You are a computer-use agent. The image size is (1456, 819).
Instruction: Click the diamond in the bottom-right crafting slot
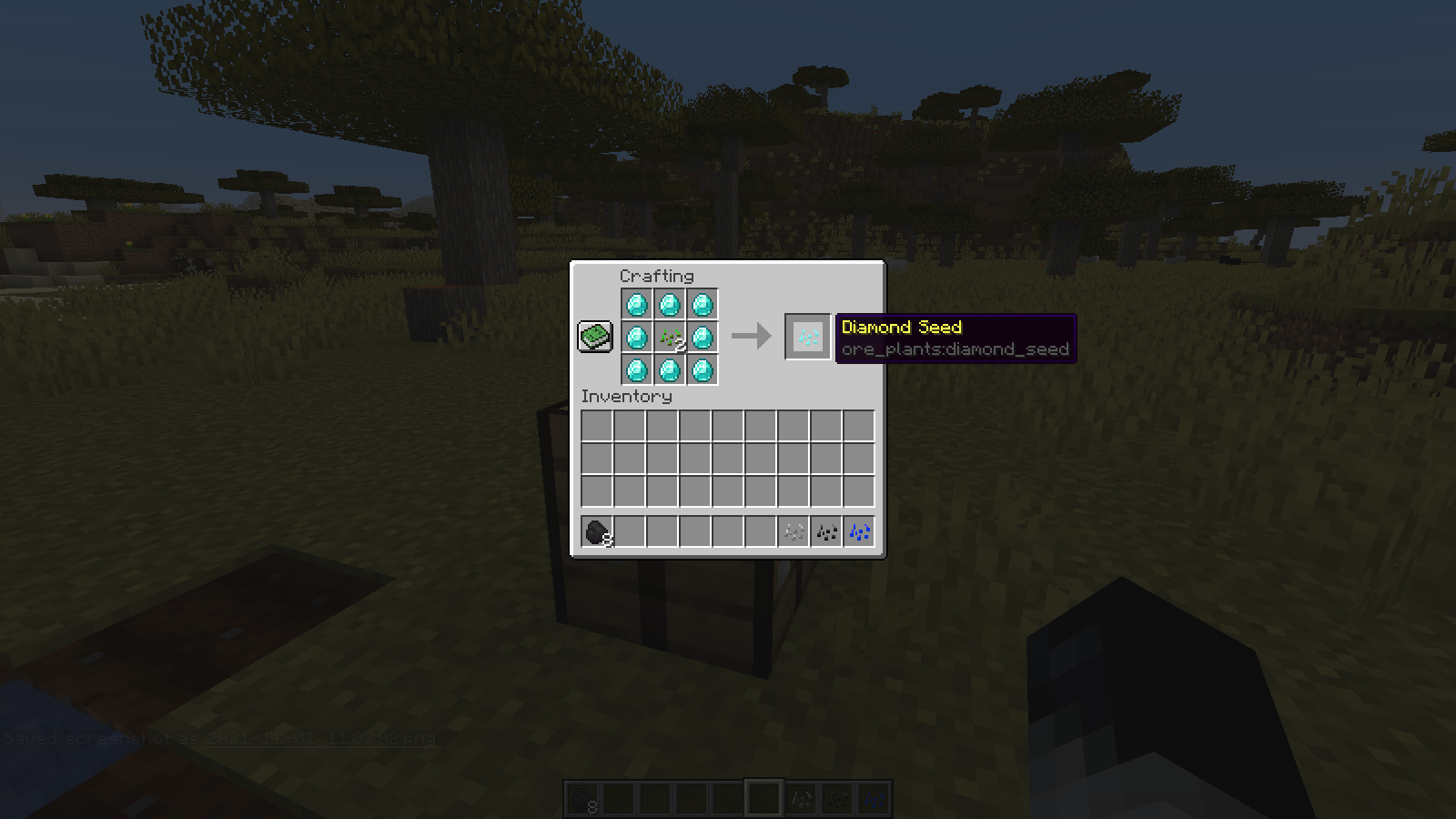[701, 370]
